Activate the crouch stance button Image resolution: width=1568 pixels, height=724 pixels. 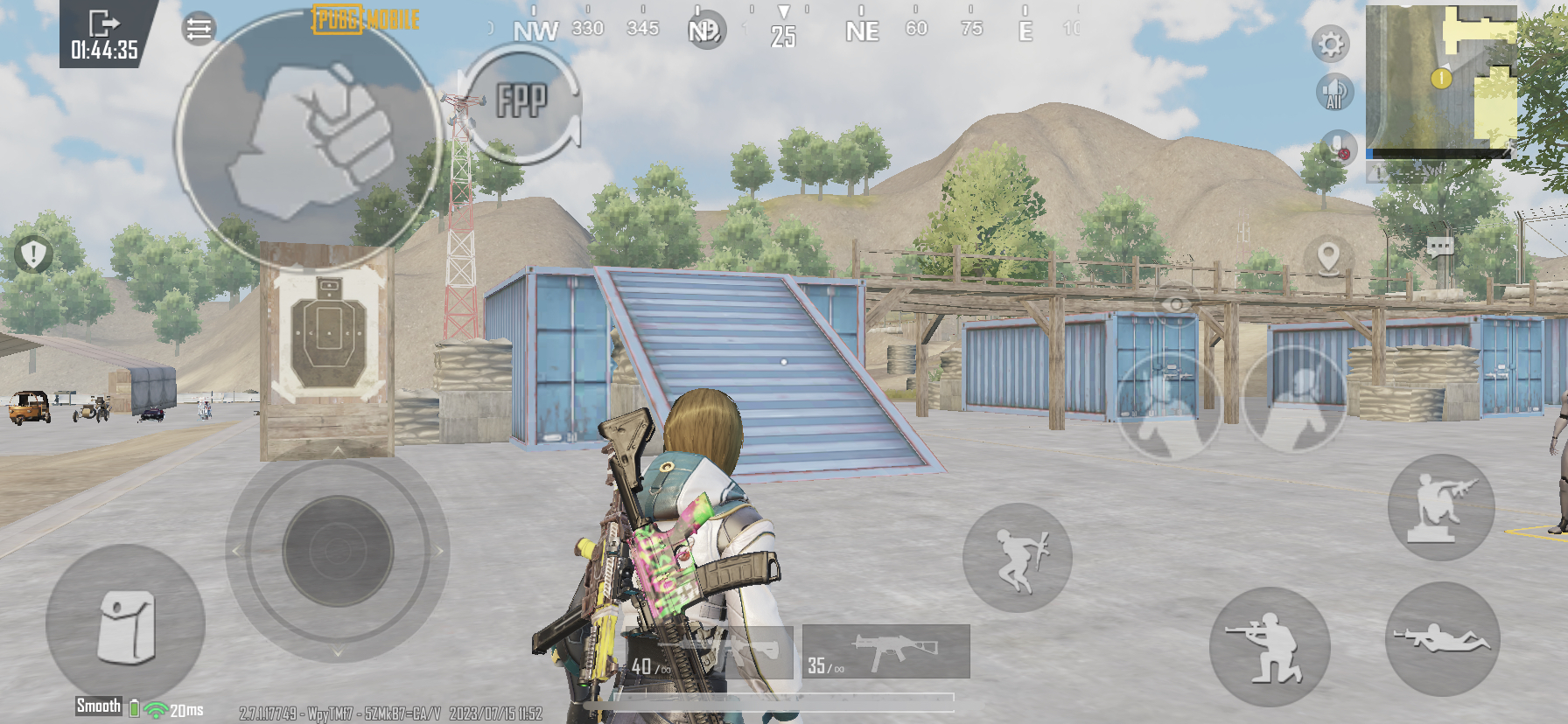point(1270,647)
